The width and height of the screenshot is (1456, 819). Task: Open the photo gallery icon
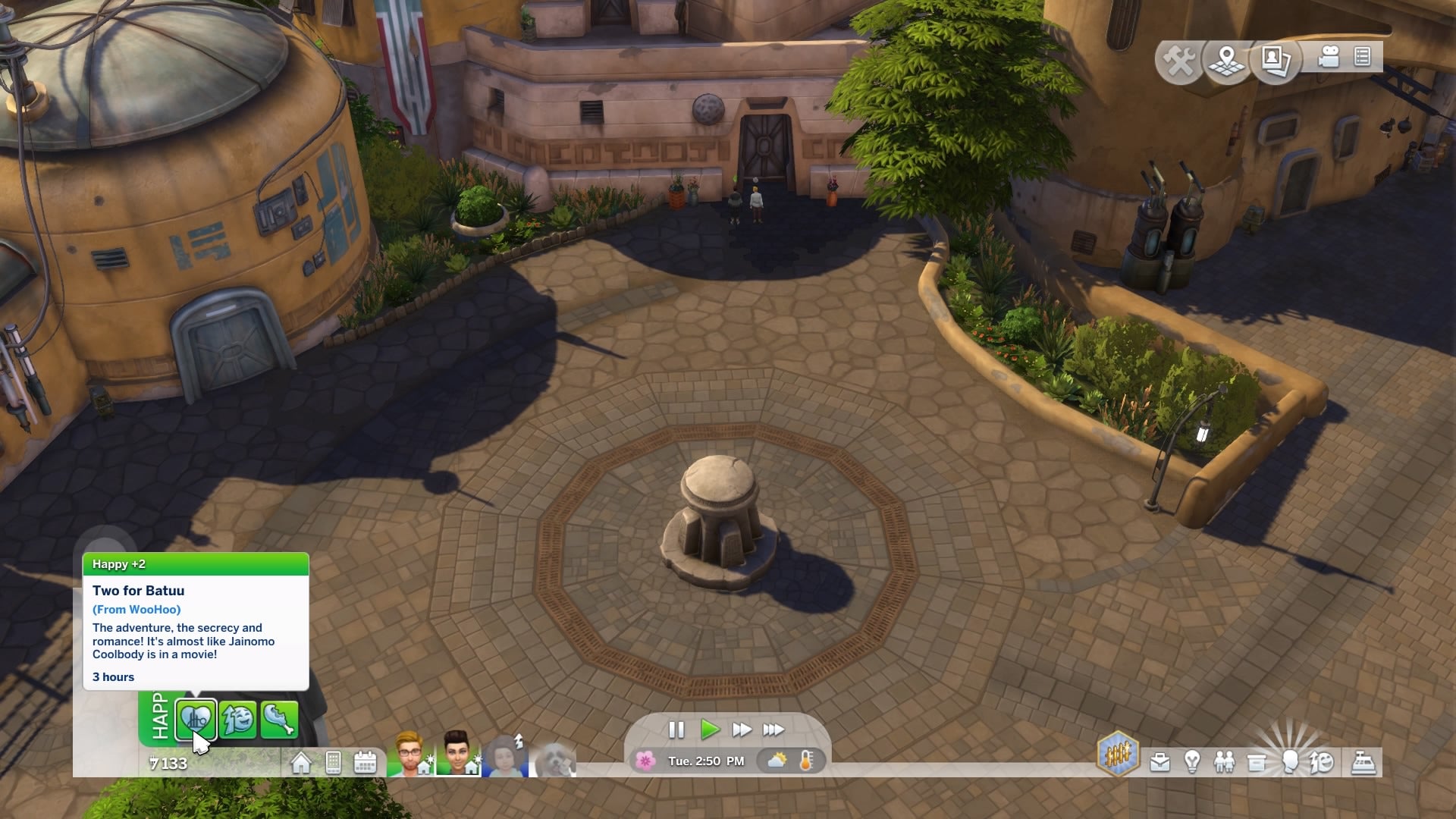[x=1276, y=59]
